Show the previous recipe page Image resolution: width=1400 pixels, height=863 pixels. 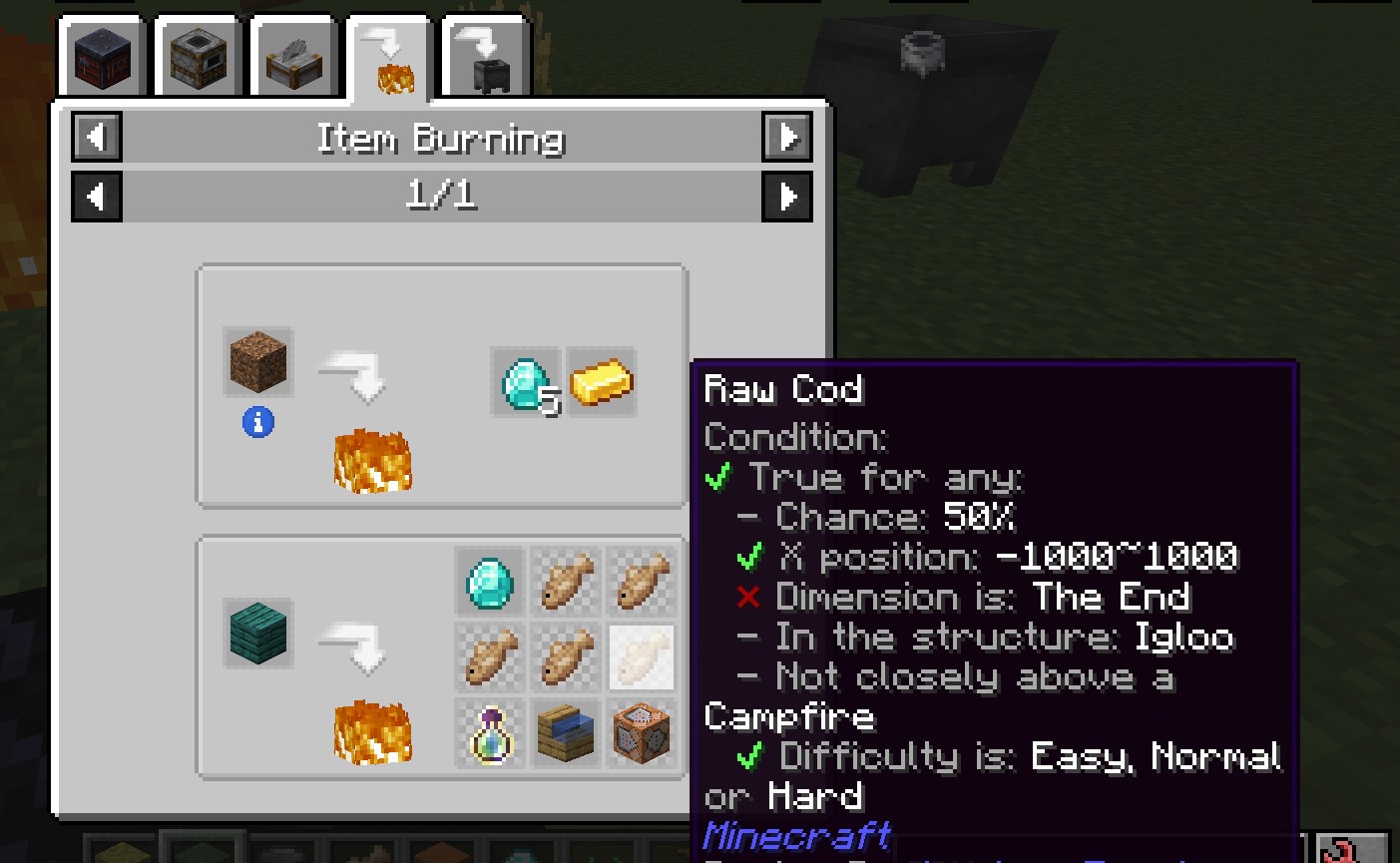pyautogui.click(x=97, y=196)
